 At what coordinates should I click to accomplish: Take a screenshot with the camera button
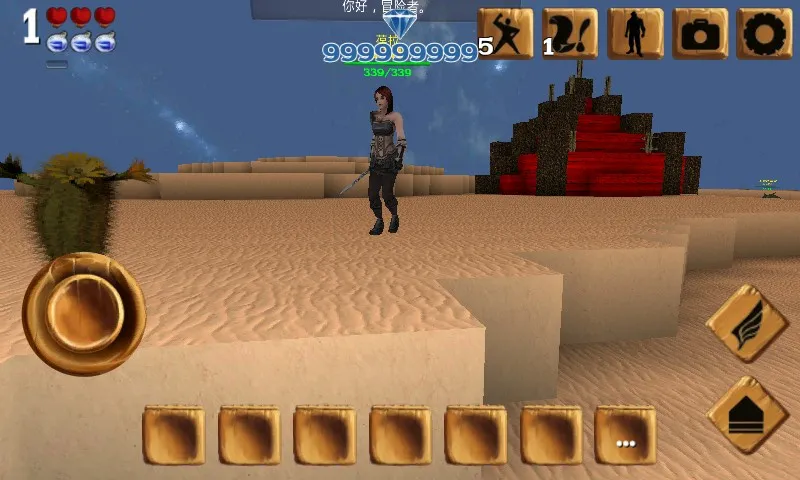pyautogui.click(x=700, y=34)
